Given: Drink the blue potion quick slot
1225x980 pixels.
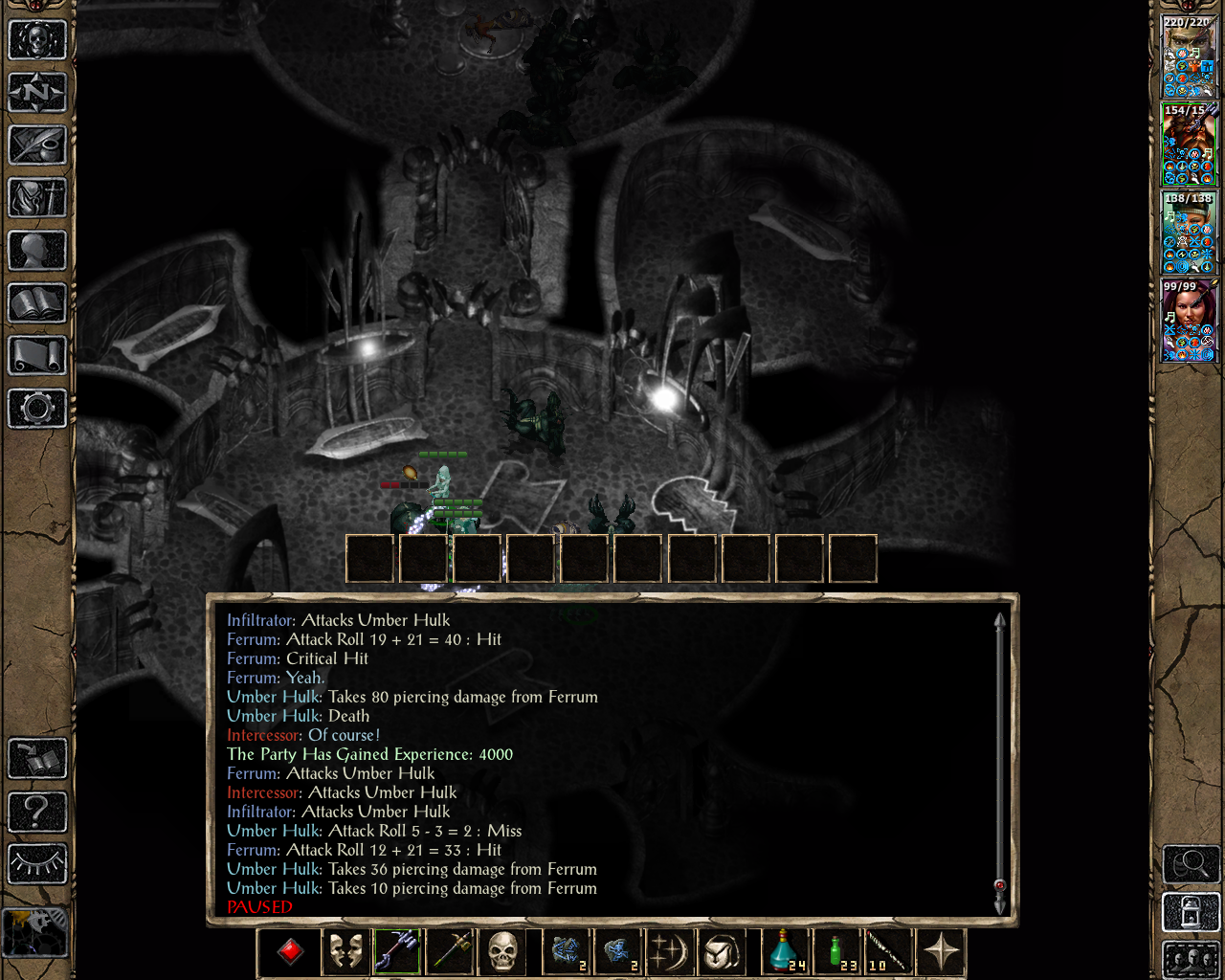Looking at the screenshot, I should tap(783, 952).
